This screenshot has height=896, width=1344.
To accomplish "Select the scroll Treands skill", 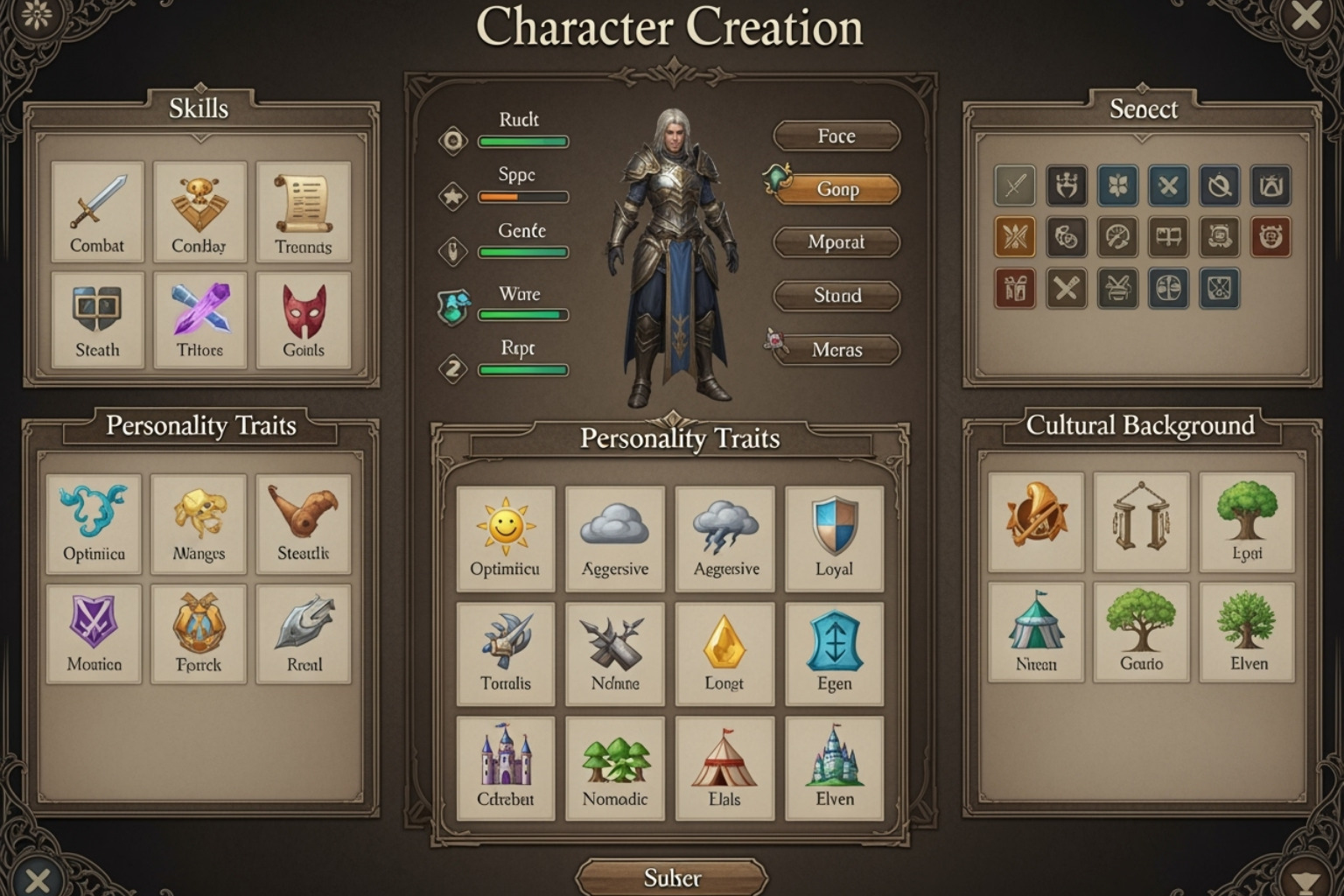I will pyautogui.click(x=304, y=212).
